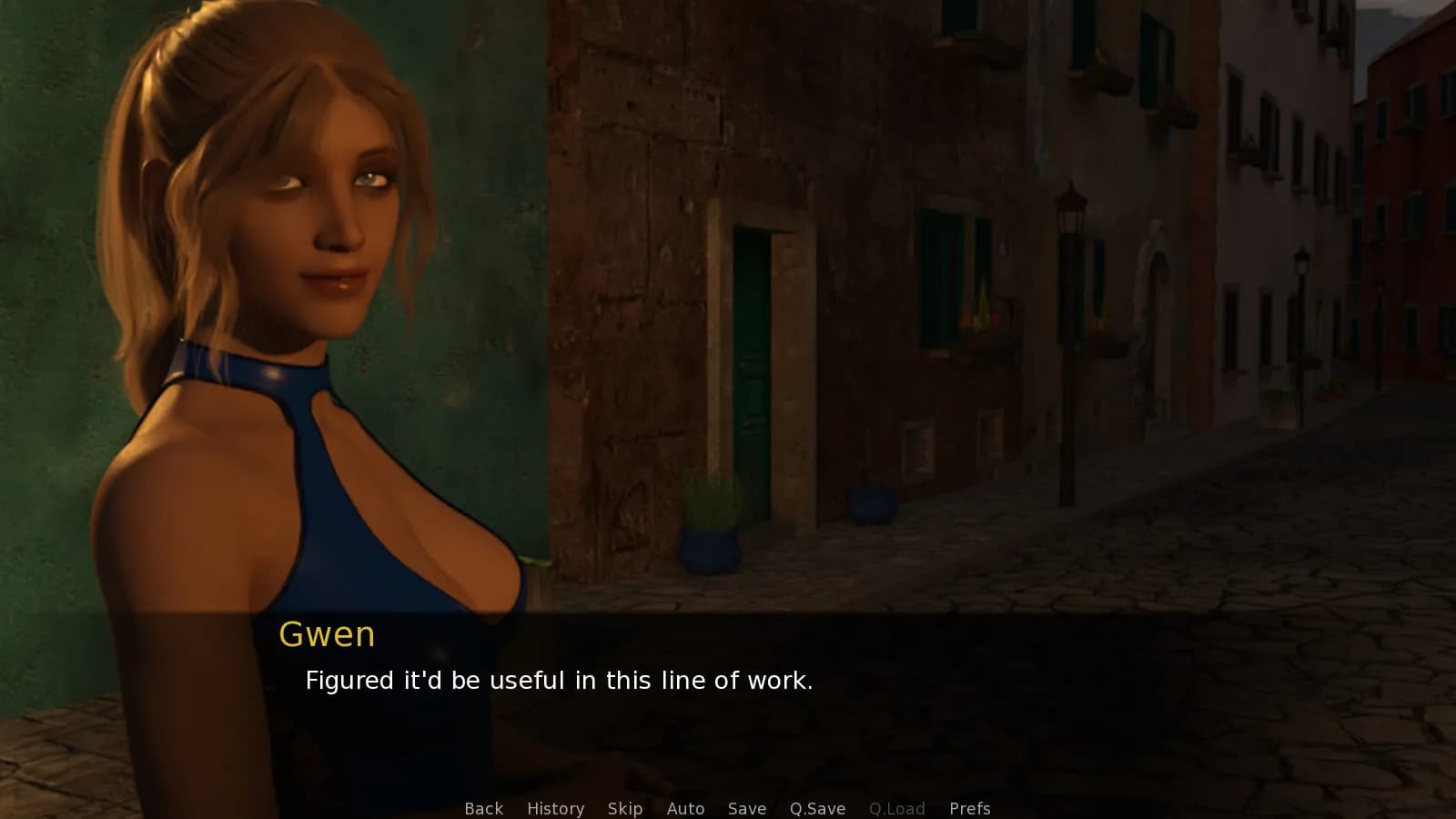1456x819 pixels.
Task: Click the blue plant pot on the street
Action: pos(708,546)
